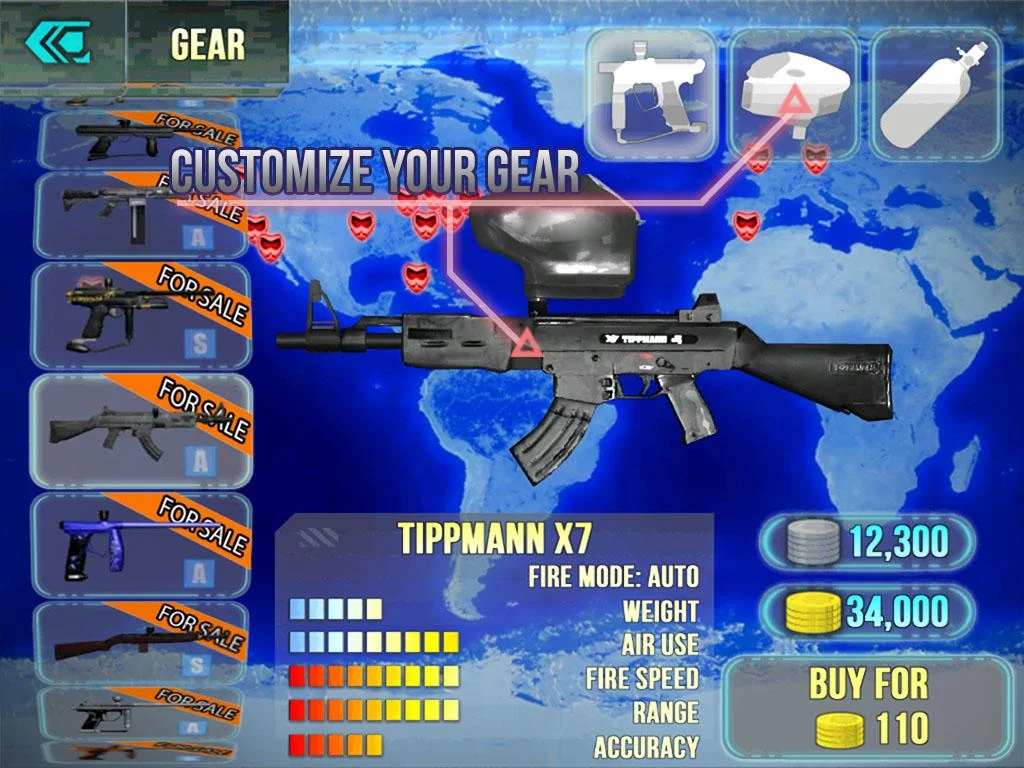Tap the silver coins balance

tap(867, 543)
